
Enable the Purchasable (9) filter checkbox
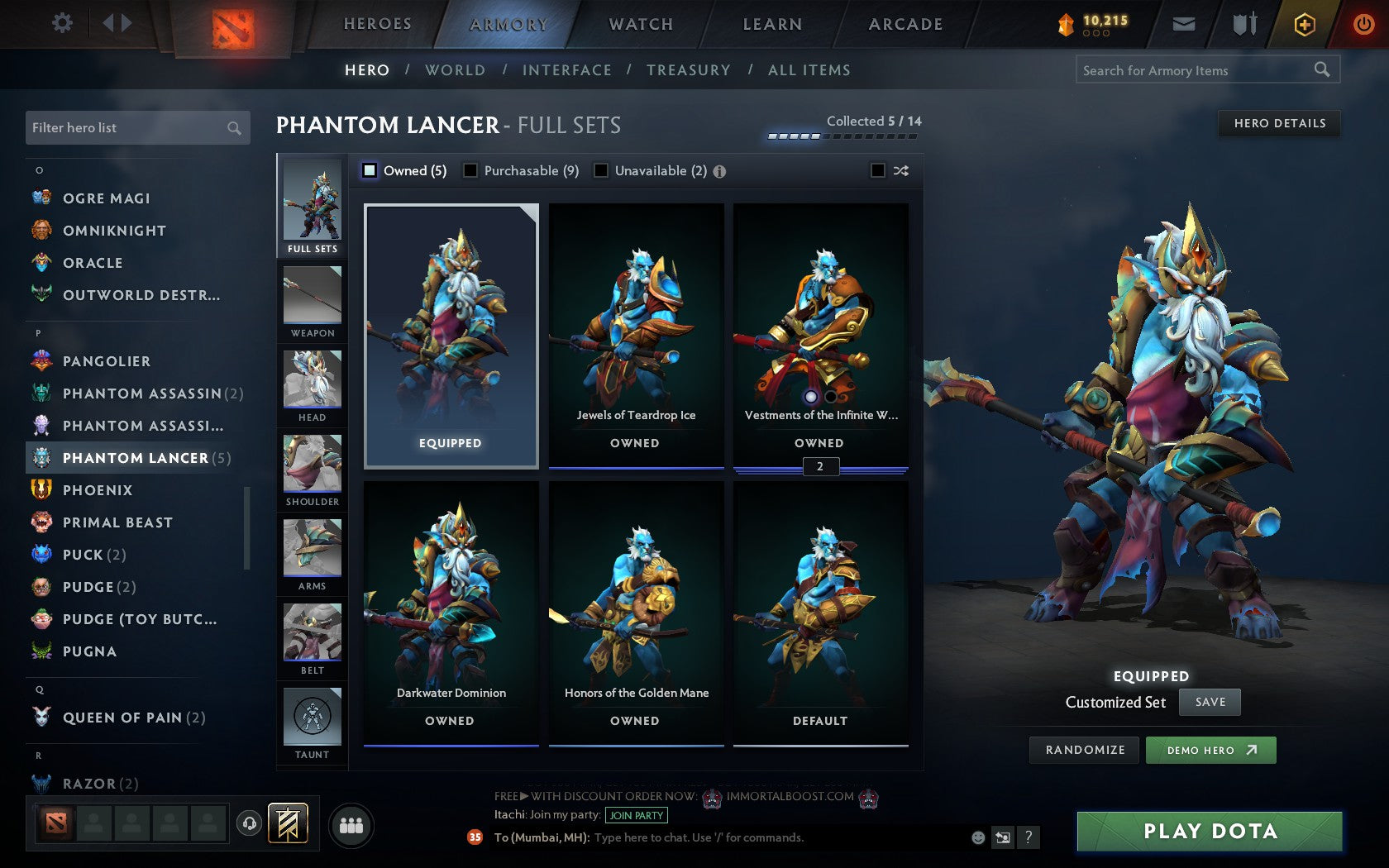pos(471,170)
